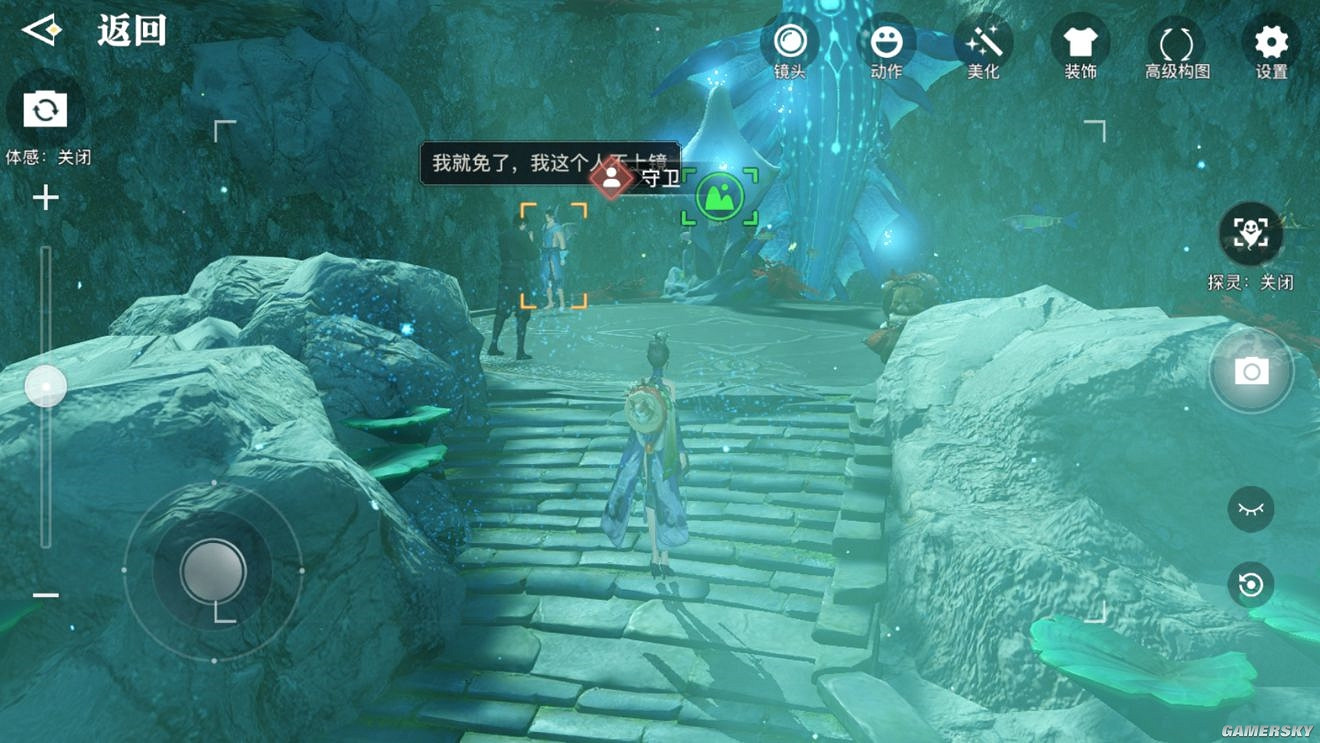Image resolution: width=1320 pixels, height=743 pixels.
Task: Flip the camera with the switch-camera icon
Action: click(45, 109)
